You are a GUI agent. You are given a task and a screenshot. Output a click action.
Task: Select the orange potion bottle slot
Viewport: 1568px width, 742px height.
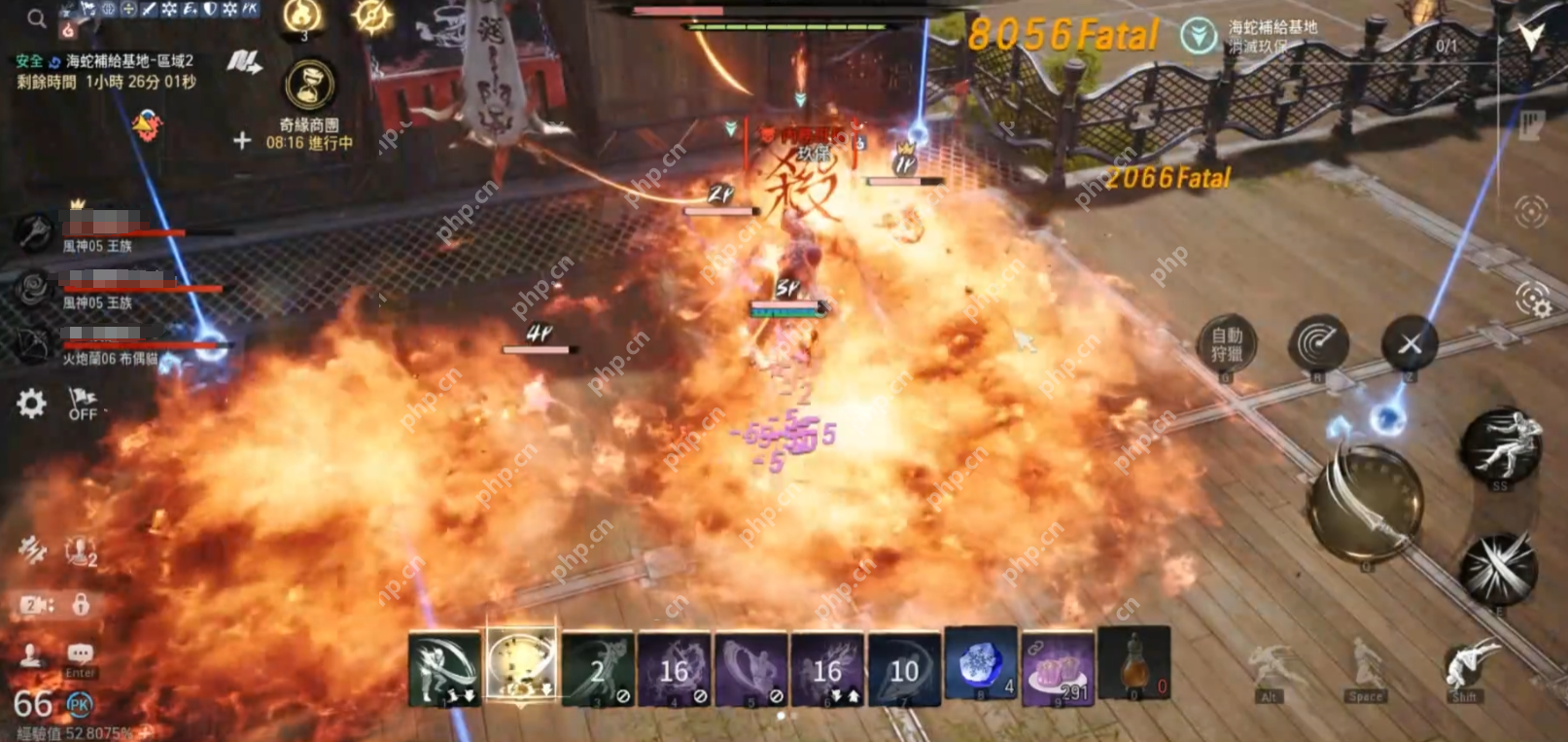point(1133,667)
